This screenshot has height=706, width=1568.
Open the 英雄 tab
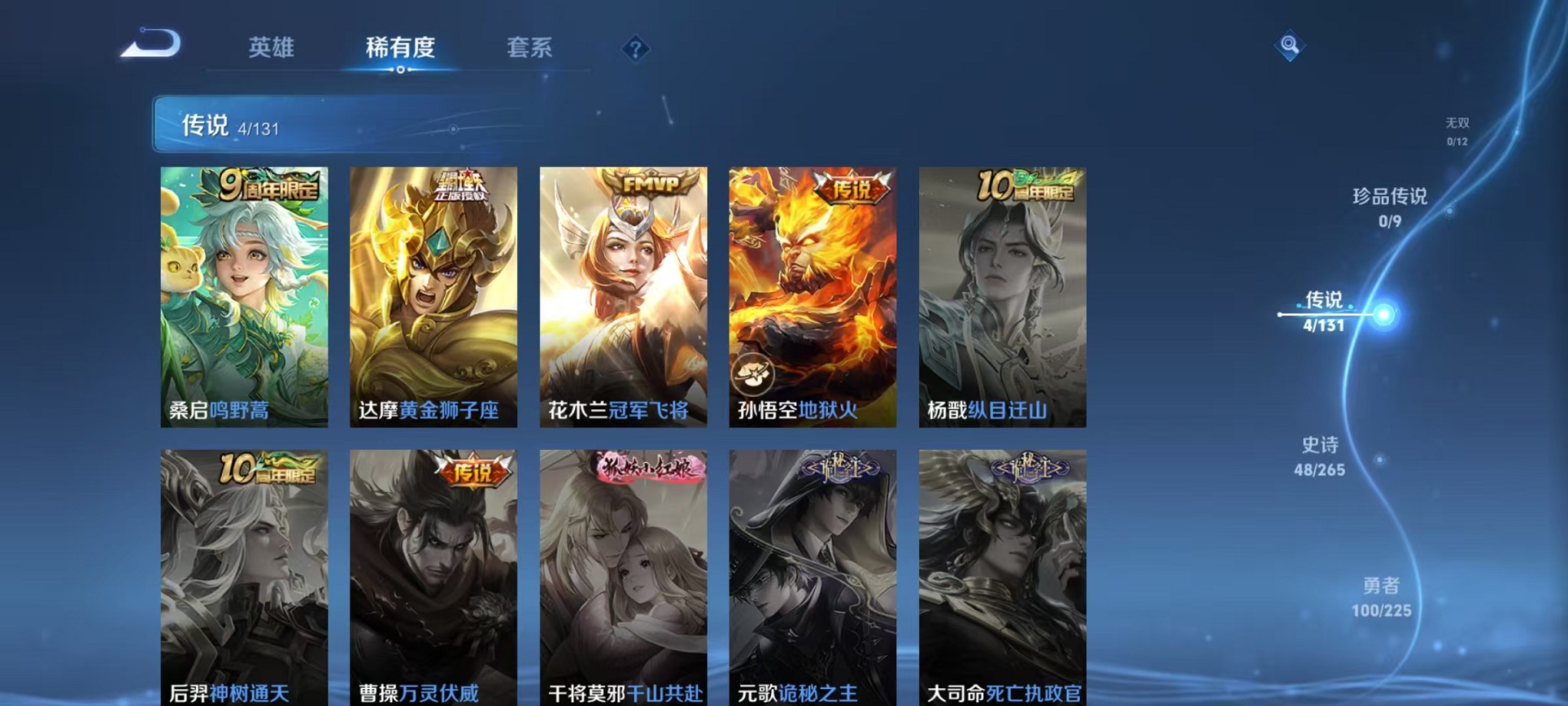[x=273, y=48]
